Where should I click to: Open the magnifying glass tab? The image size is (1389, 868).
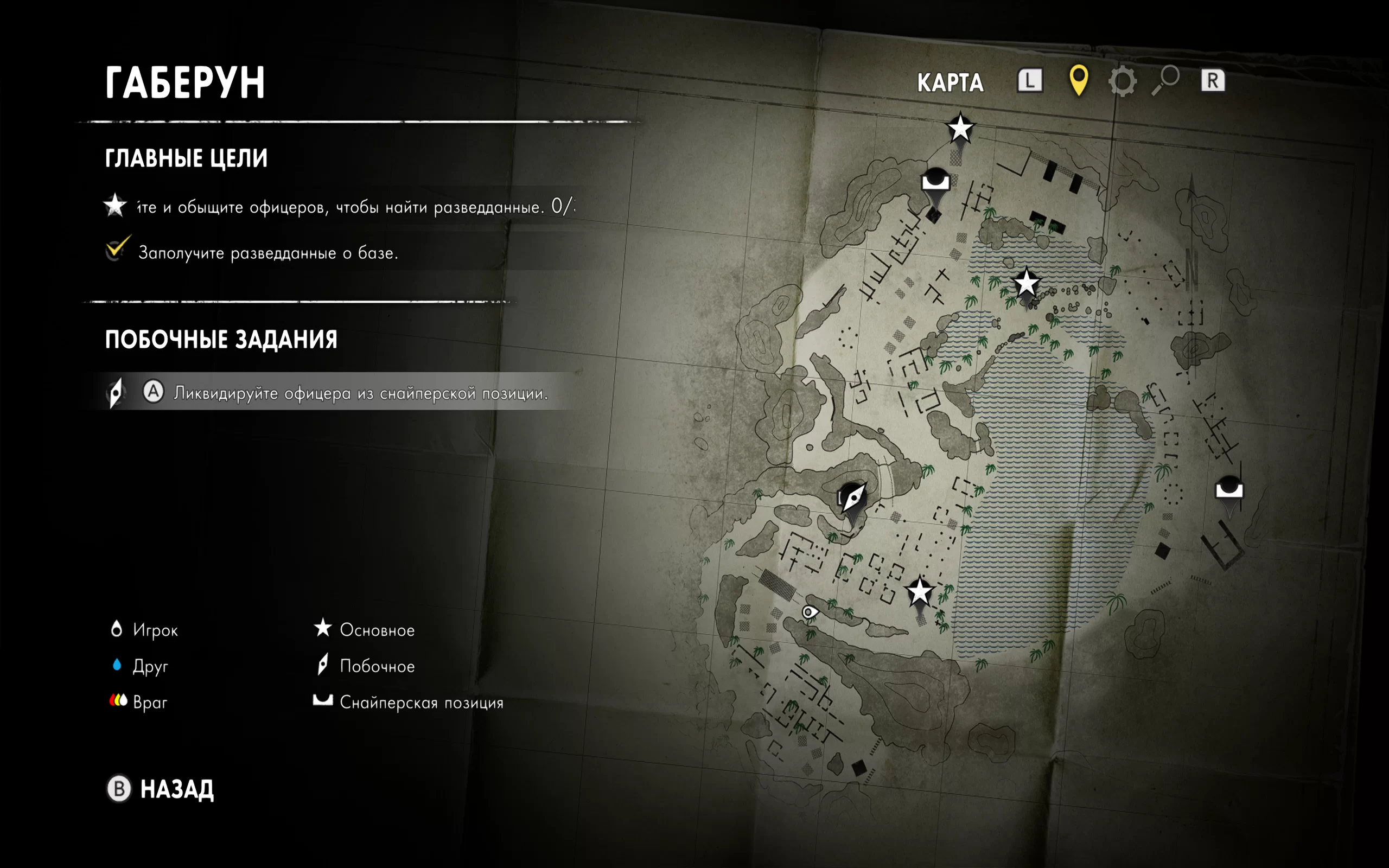[1165, 80]
